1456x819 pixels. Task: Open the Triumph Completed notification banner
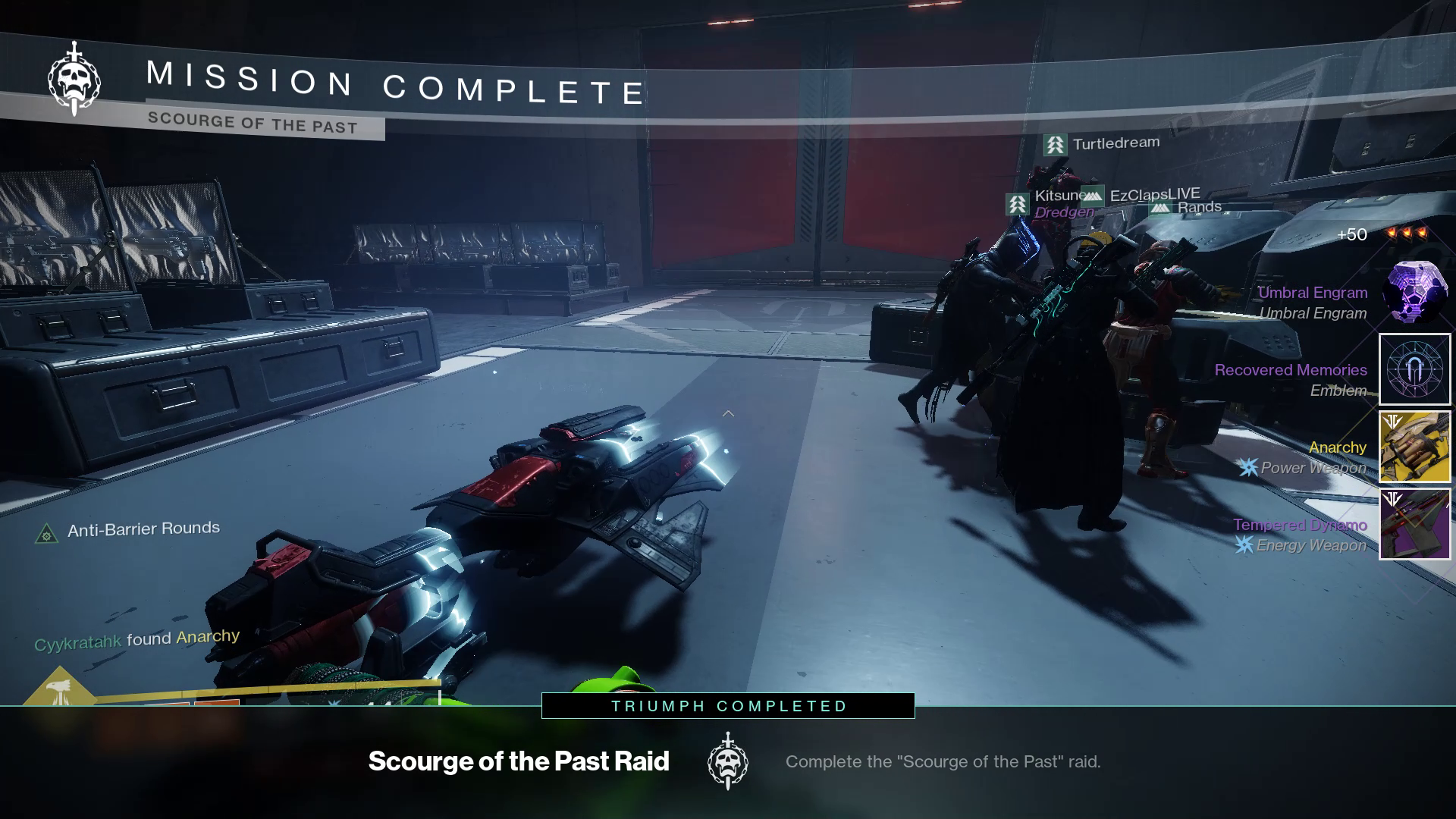728,706
